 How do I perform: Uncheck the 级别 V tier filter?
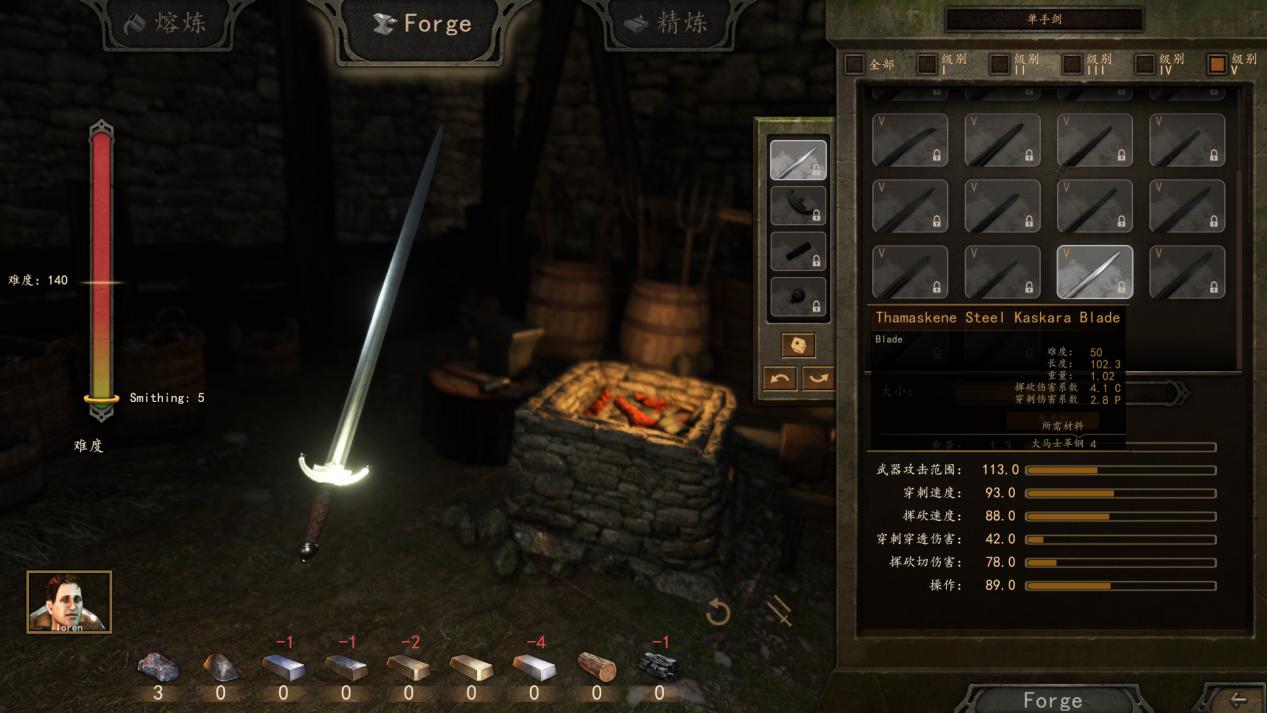[1217, 64]
